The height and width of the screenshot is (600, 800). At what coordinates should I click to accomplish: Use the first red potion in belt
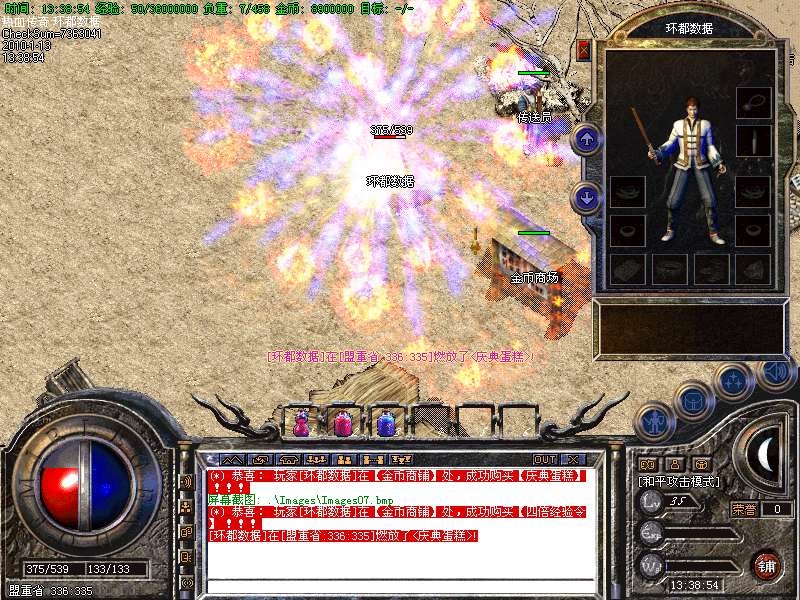pyautogui.click(x=301, y=424)
